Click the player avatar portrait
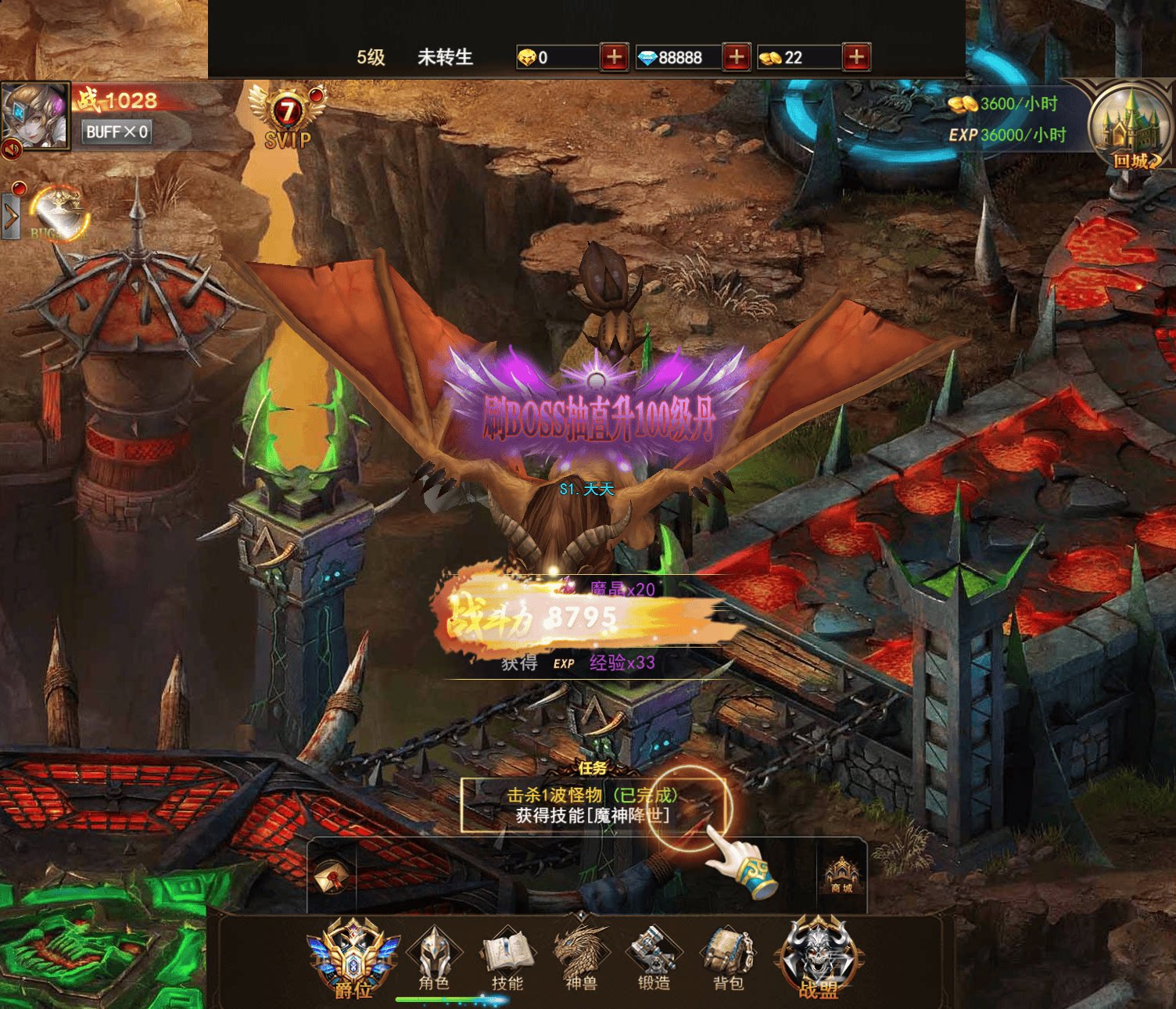 tap(34, 115)
